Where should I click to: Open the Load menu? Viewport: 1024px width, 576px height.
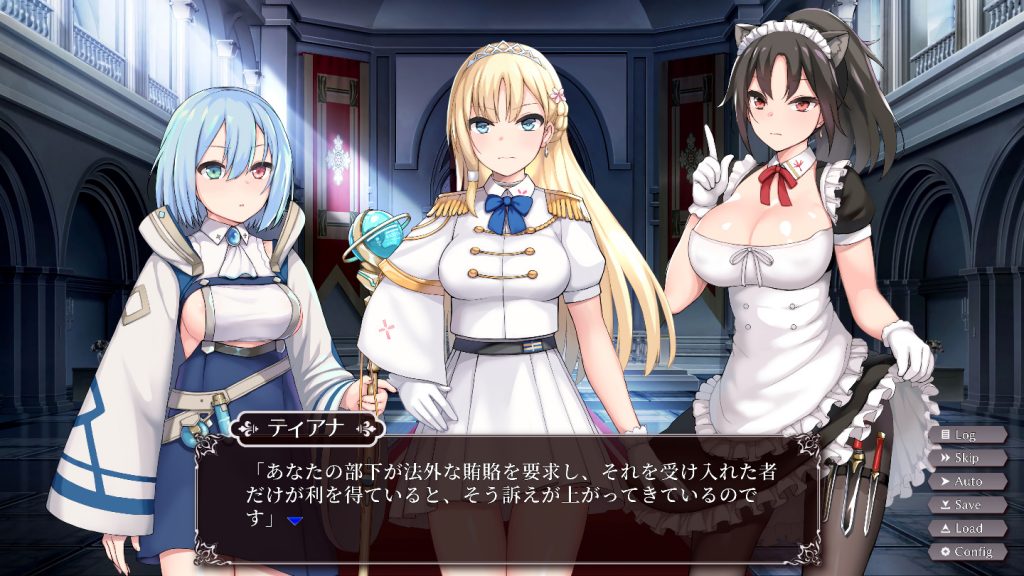tap(966, 528)
